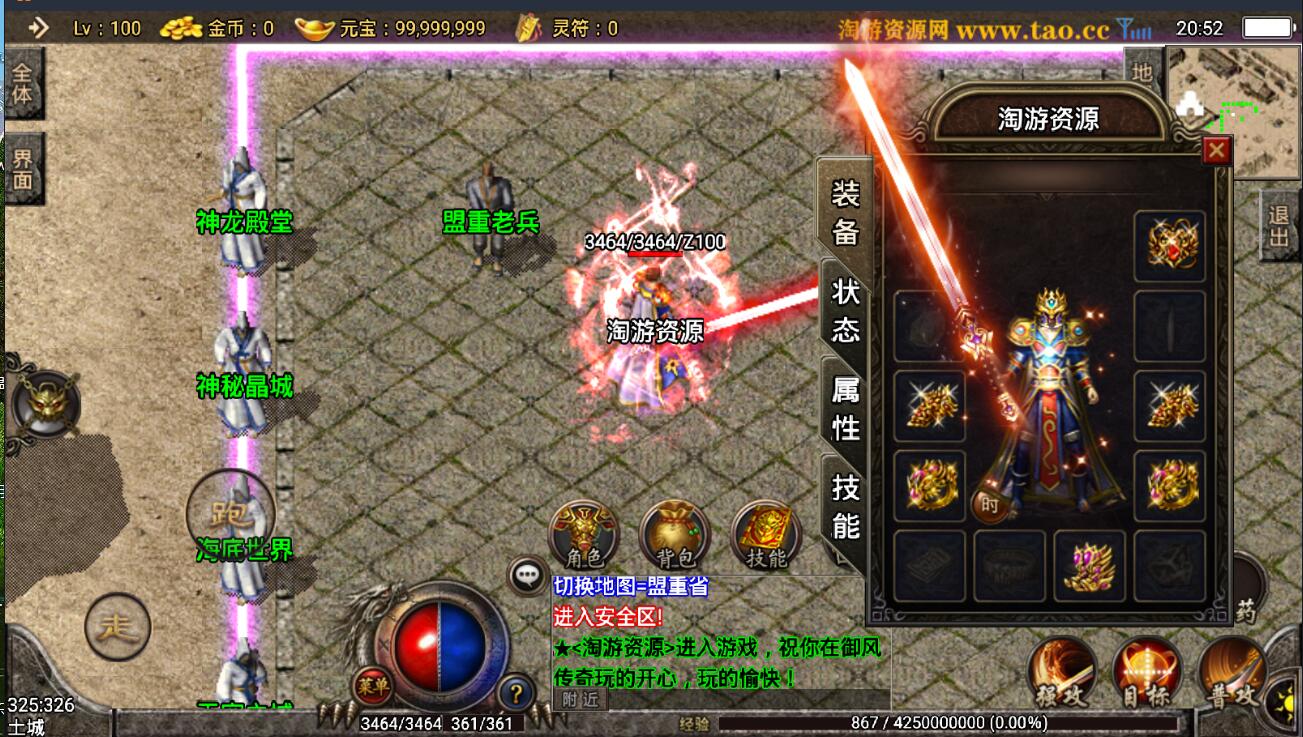
Task: Toggle the round 时 button beside the character
Action: (x=989, y=505)
